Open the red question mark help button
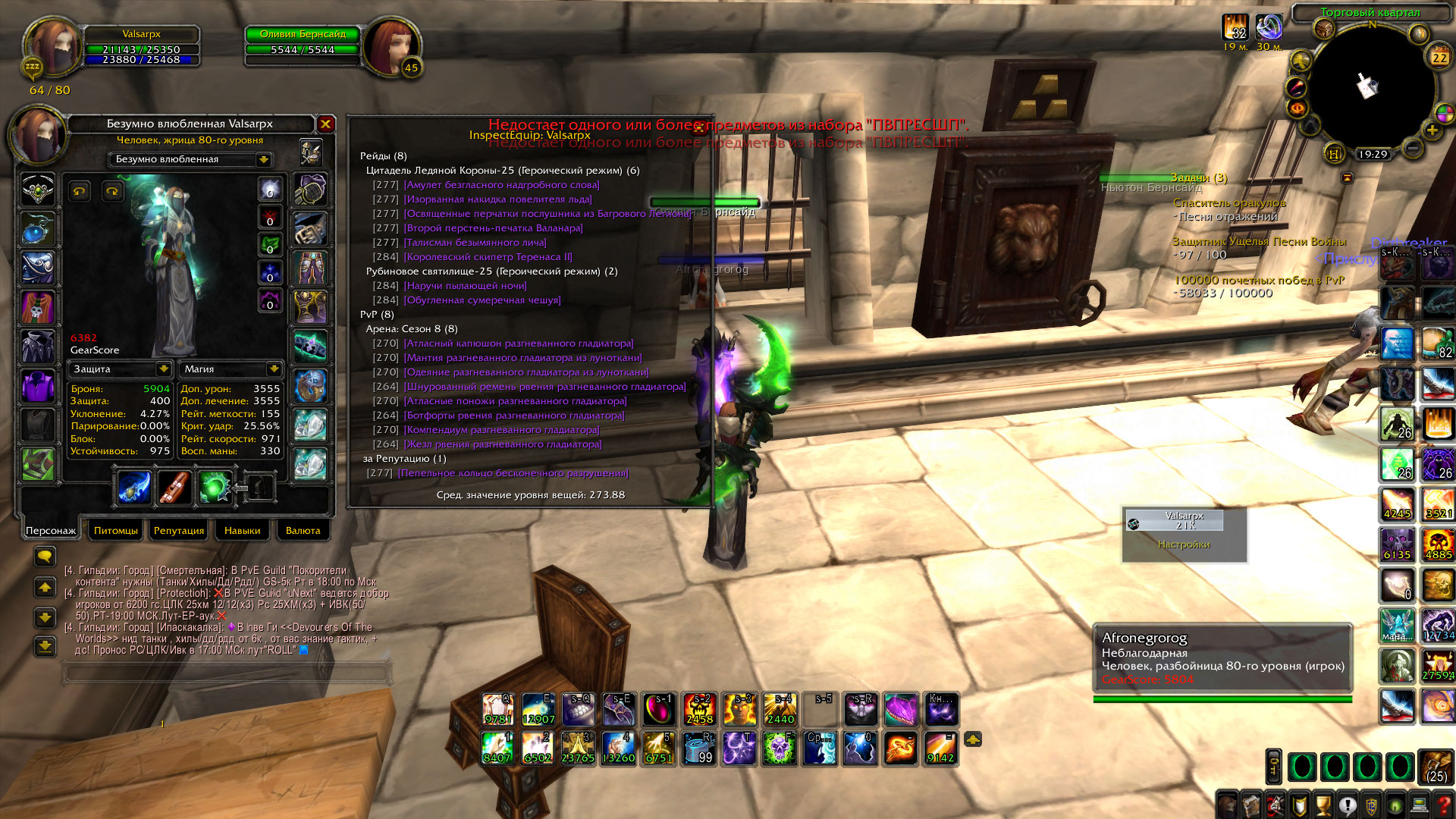The height and width of the screenshot is (819, 1456). (1444, 805)
